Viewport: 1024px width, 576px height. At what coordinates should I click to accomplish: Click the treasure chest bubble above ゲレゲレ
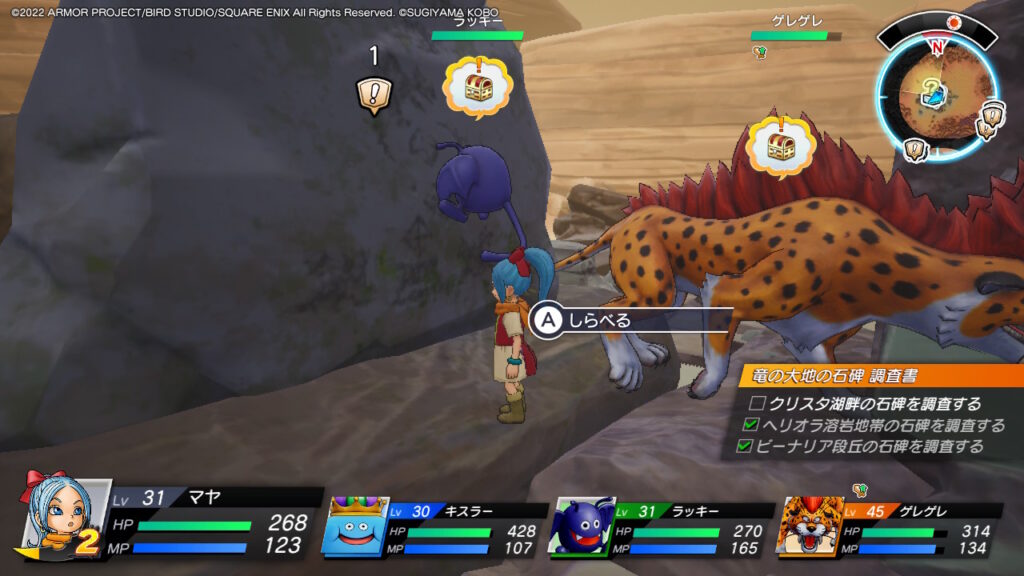click(779, 146)
